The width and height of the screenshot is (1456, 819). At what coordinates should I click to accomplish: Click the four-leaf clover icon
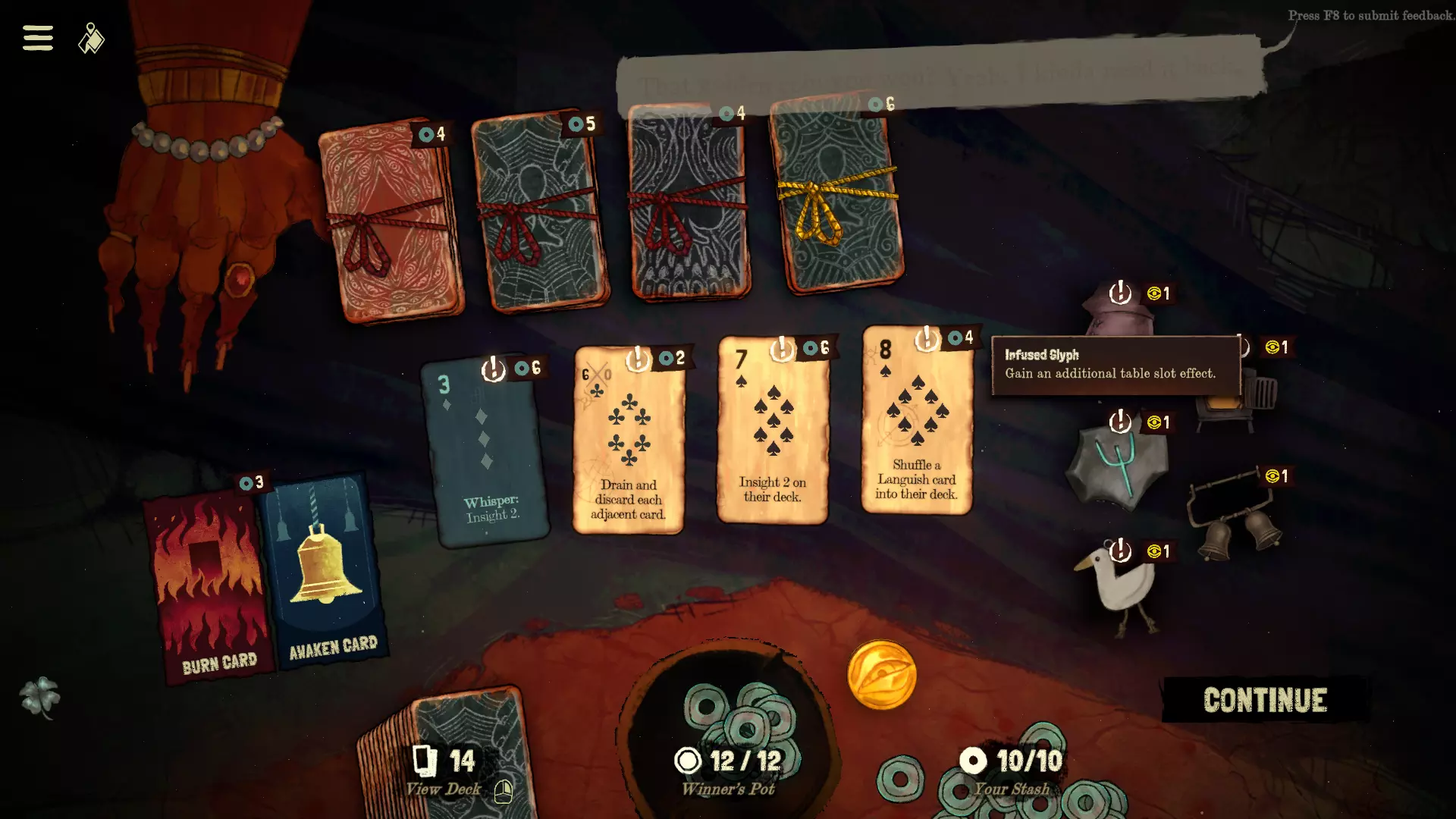point(40,696)
